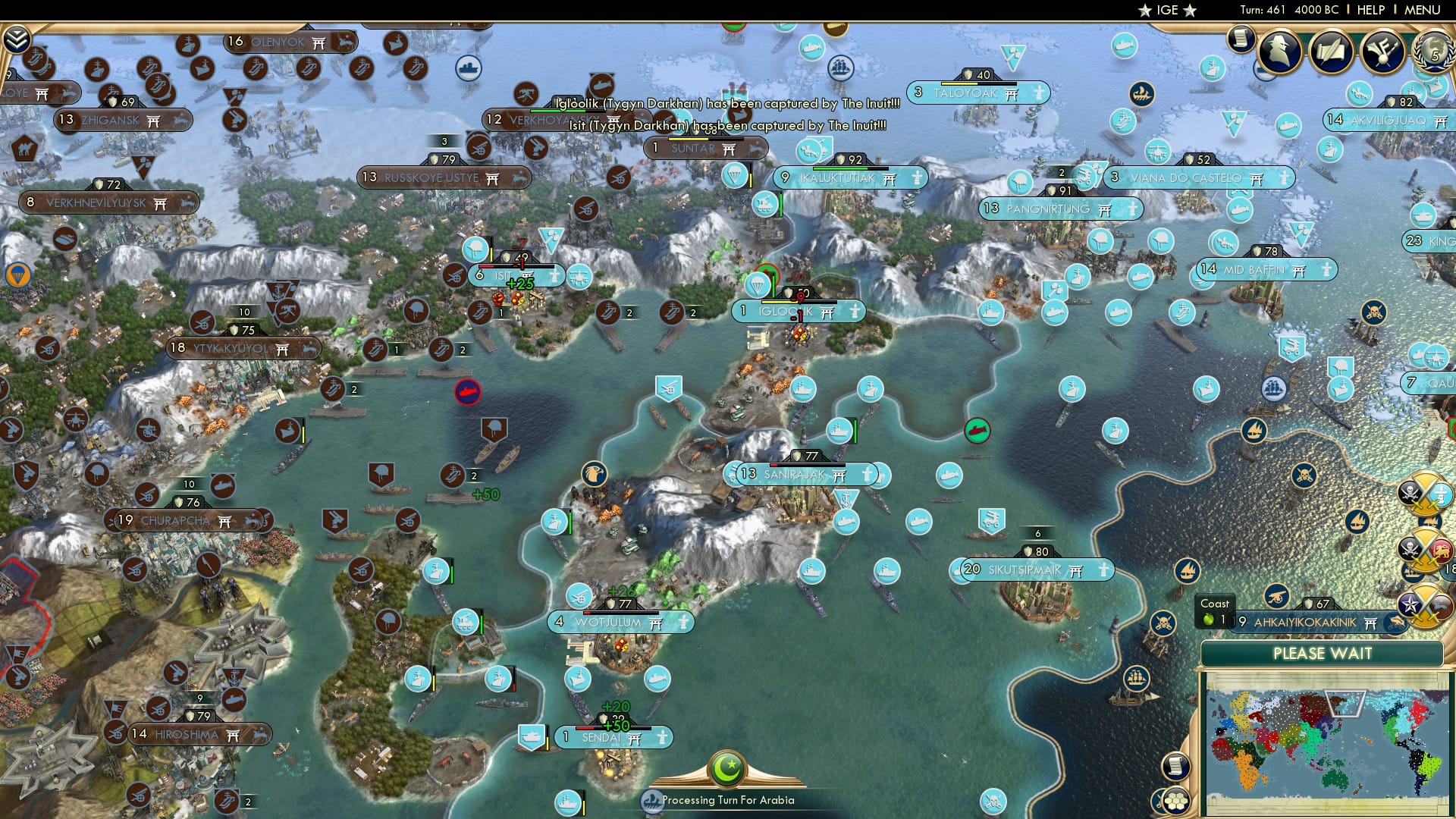Open the notifications scroll icon near top right

pyautogui.click(x=1241, y=38)
